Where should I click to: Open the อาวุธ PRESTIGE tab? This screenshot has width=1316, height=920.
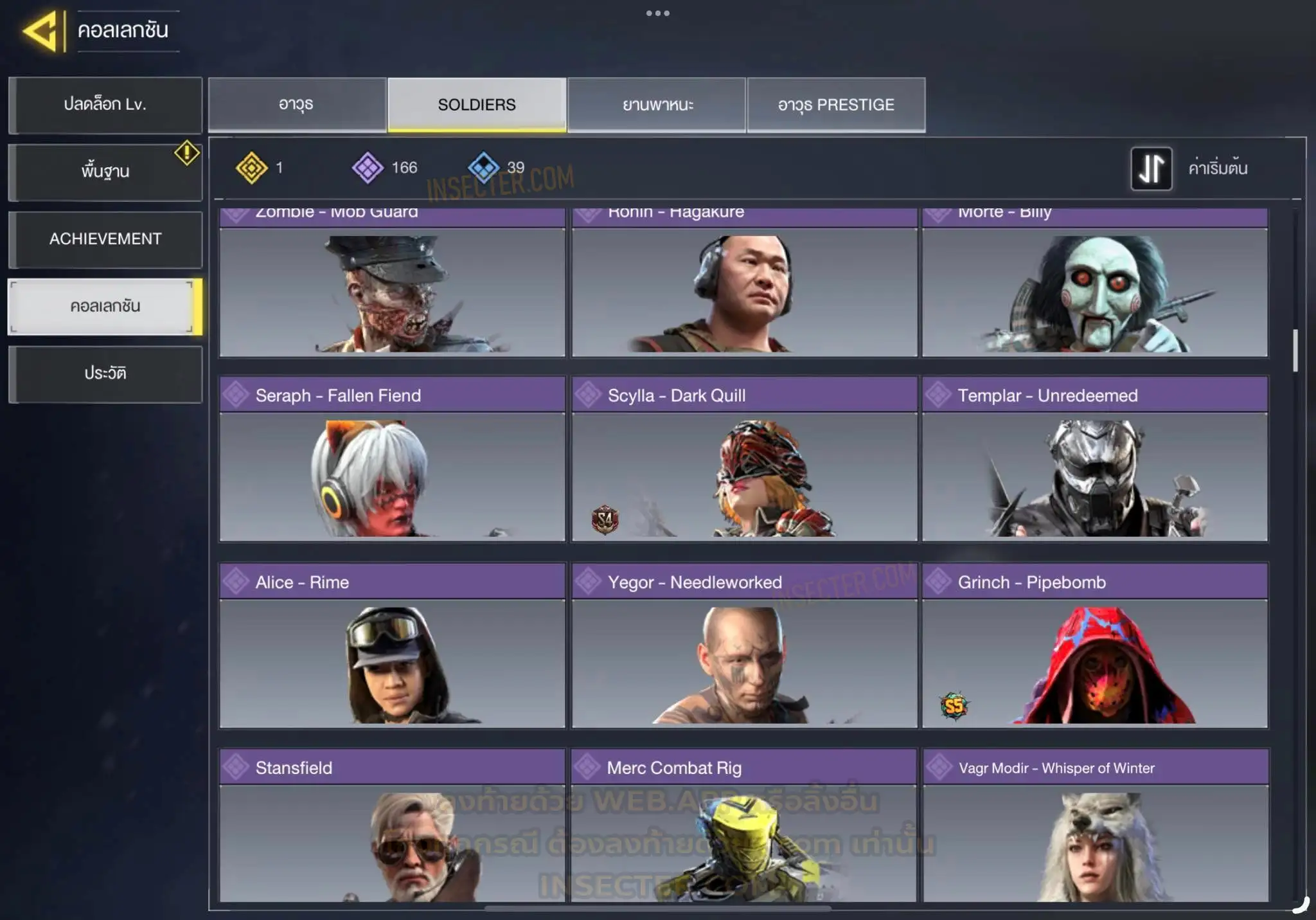[836, 105]
